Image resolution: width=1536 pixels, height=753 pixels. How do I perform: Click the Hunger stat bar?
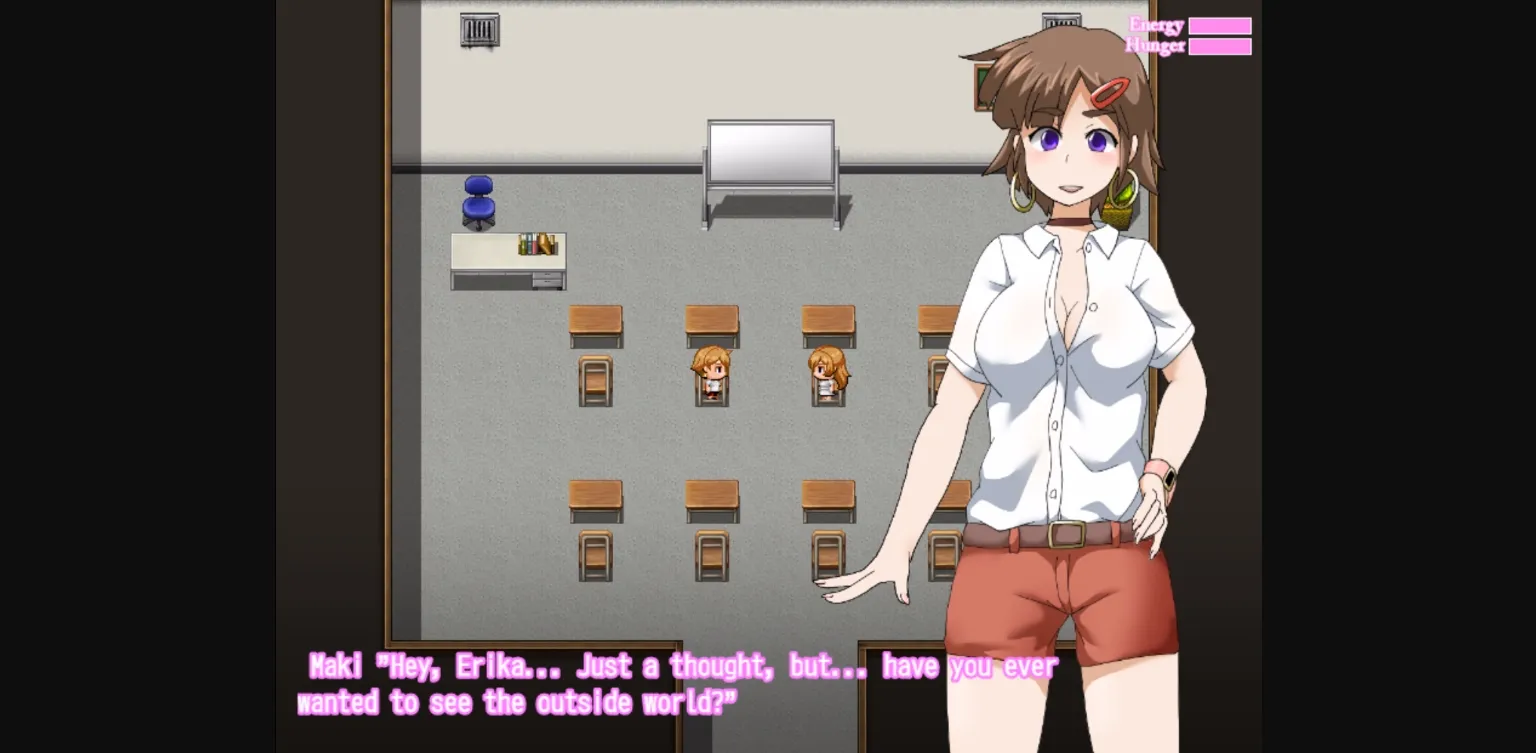(x=1221, y=45)
